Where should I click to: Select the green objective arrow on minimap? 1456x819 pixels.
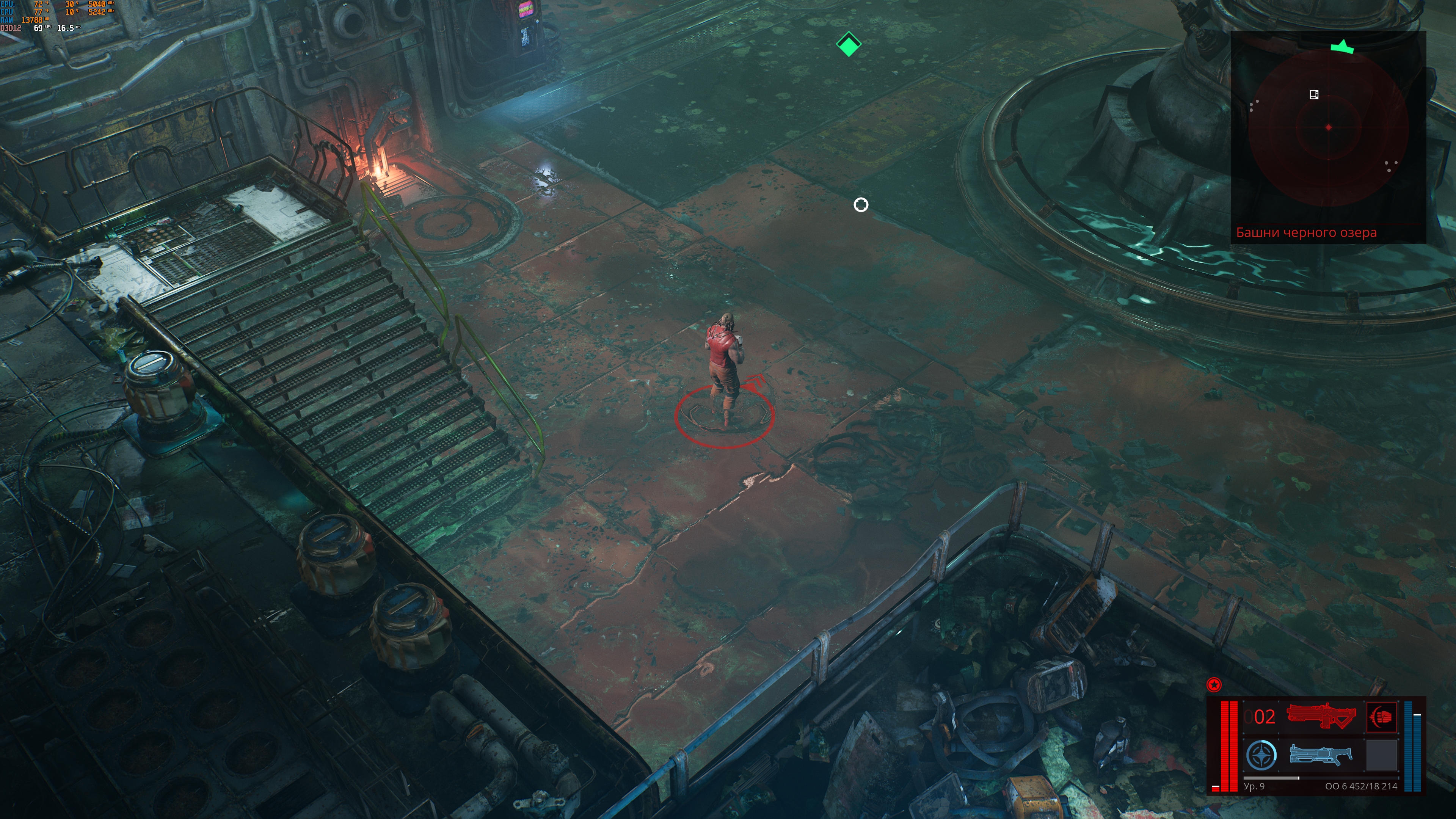click(x=1342, y=47)
